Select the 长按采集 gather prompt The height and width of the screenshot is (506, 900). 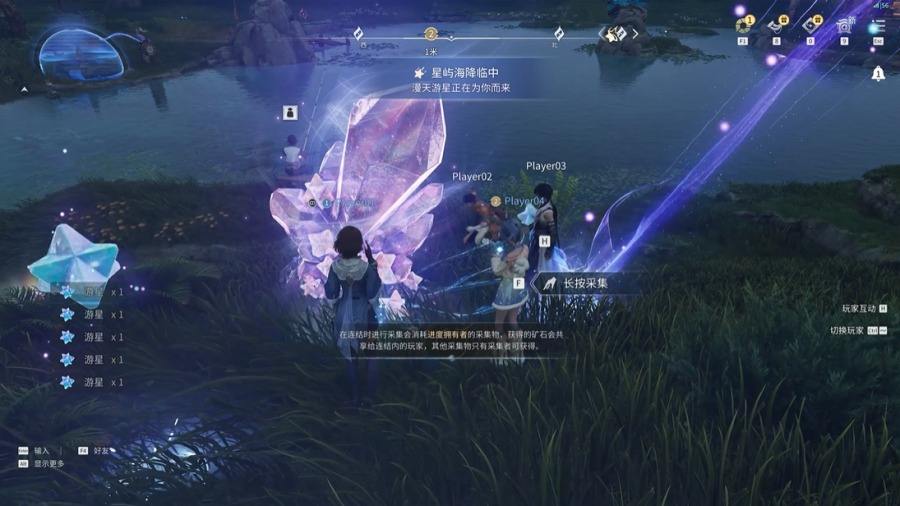click(x=574, y=284)
